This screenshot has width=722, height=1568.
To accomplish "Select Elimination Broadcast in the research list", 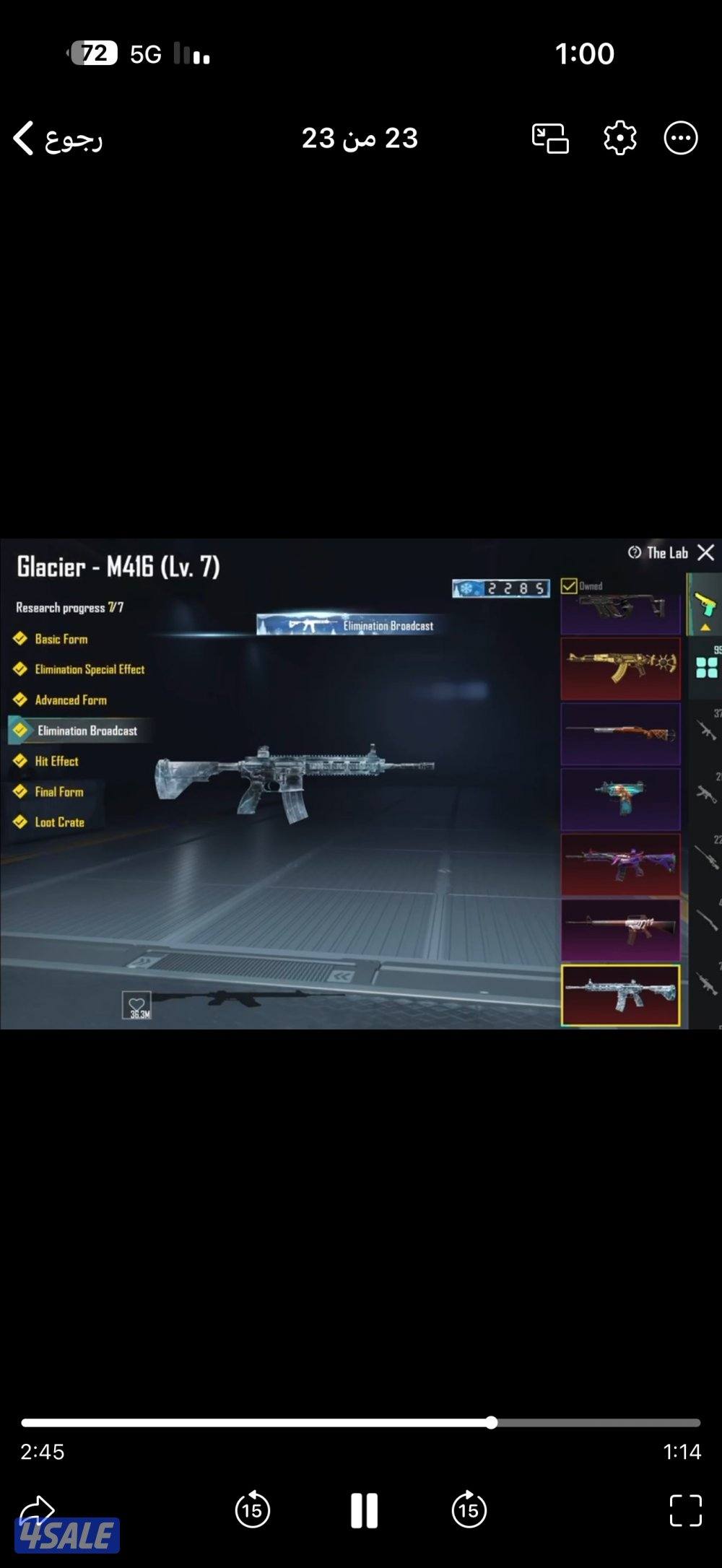I will (x=87, y=731).
